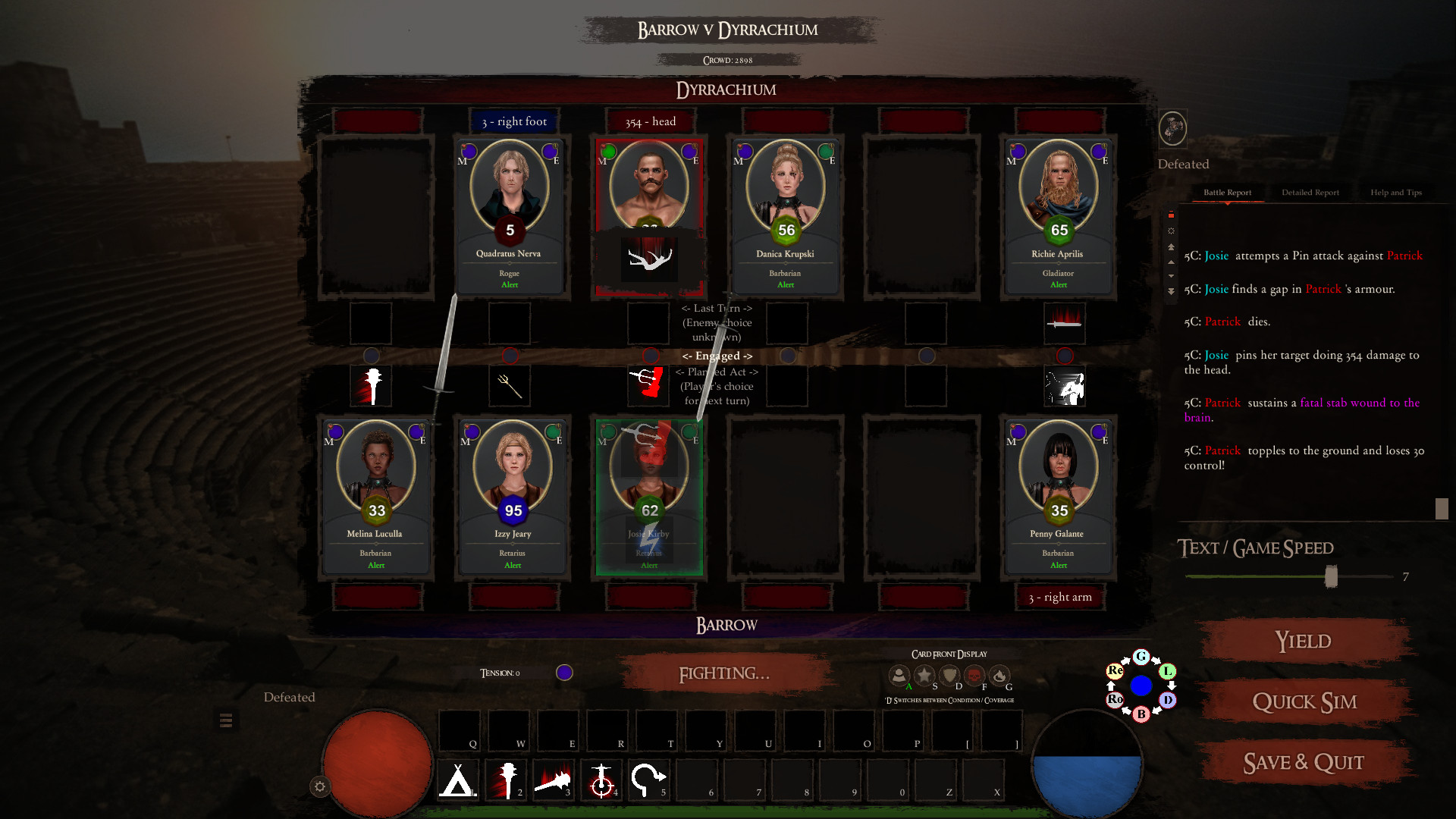Select the camp/tent action icon

[x=457, y=780]
